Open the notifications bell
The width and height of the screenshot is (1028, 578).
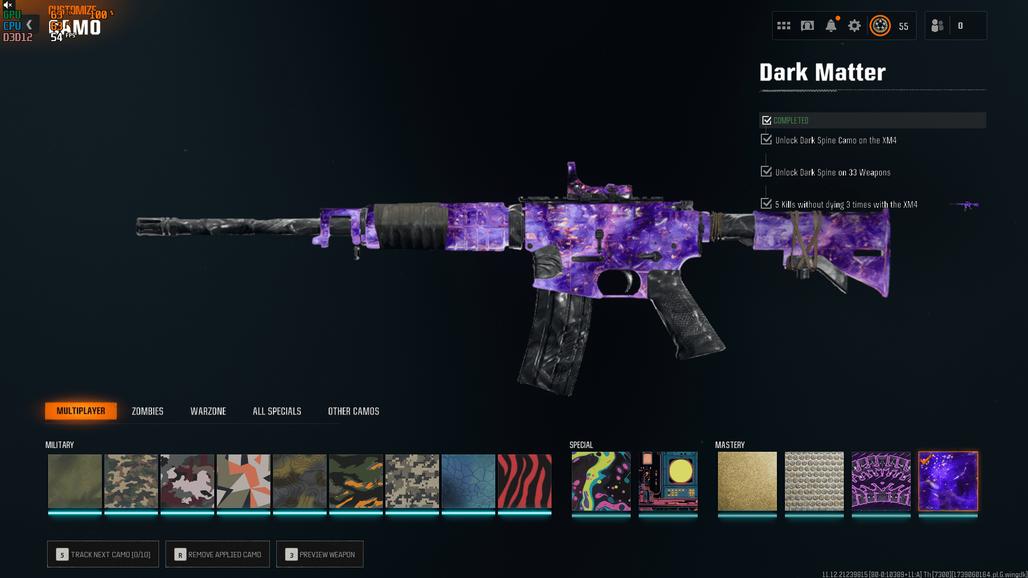tap(831, 26)
